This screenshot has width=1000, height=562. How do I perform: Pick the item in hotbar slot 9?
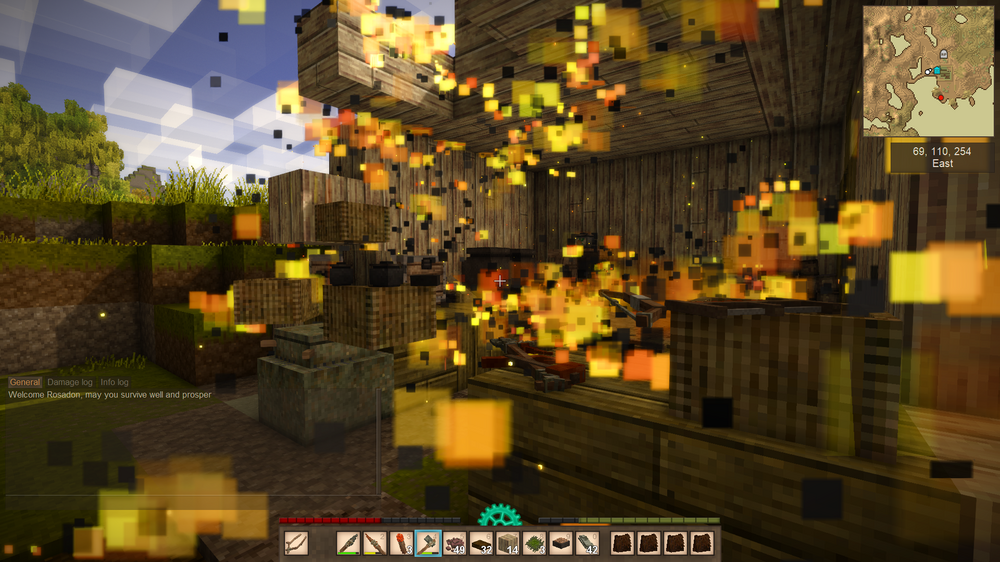pos(561,544)
